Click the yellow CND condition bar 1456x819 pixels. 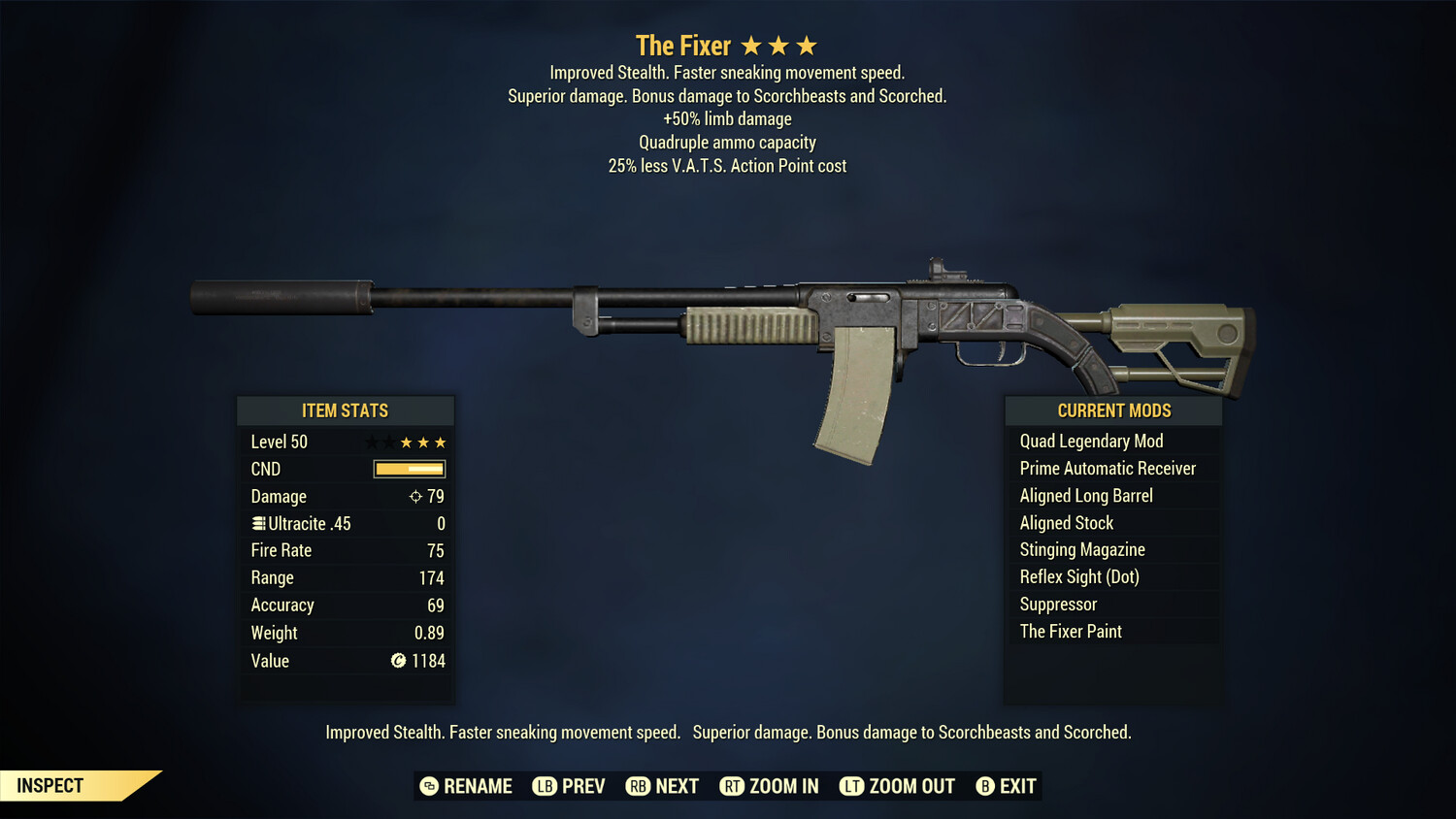pyautogui.click(x=408, y=469)
